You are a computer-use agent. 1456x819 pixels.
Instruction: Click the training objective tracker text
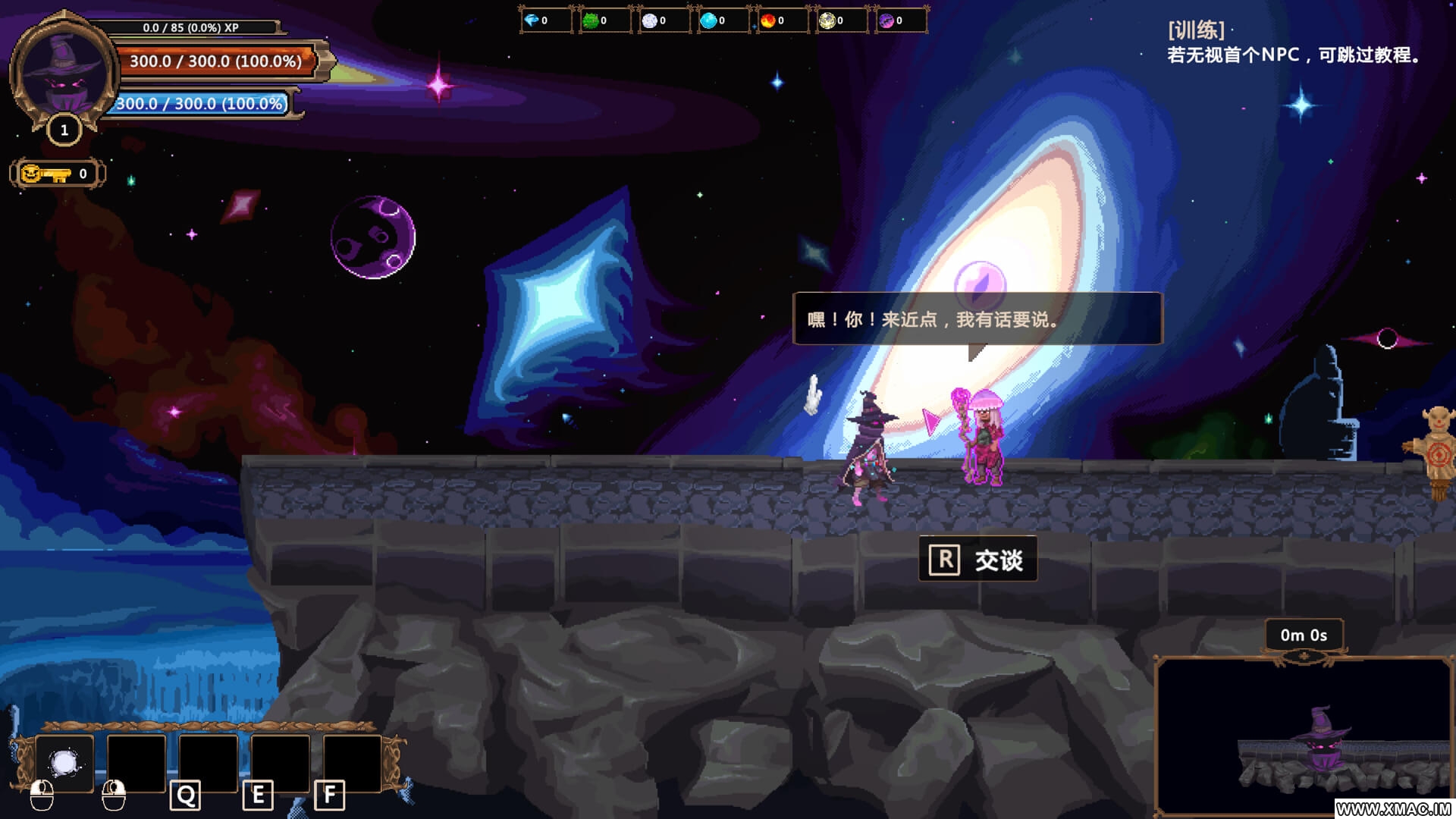pos(1294,43)
